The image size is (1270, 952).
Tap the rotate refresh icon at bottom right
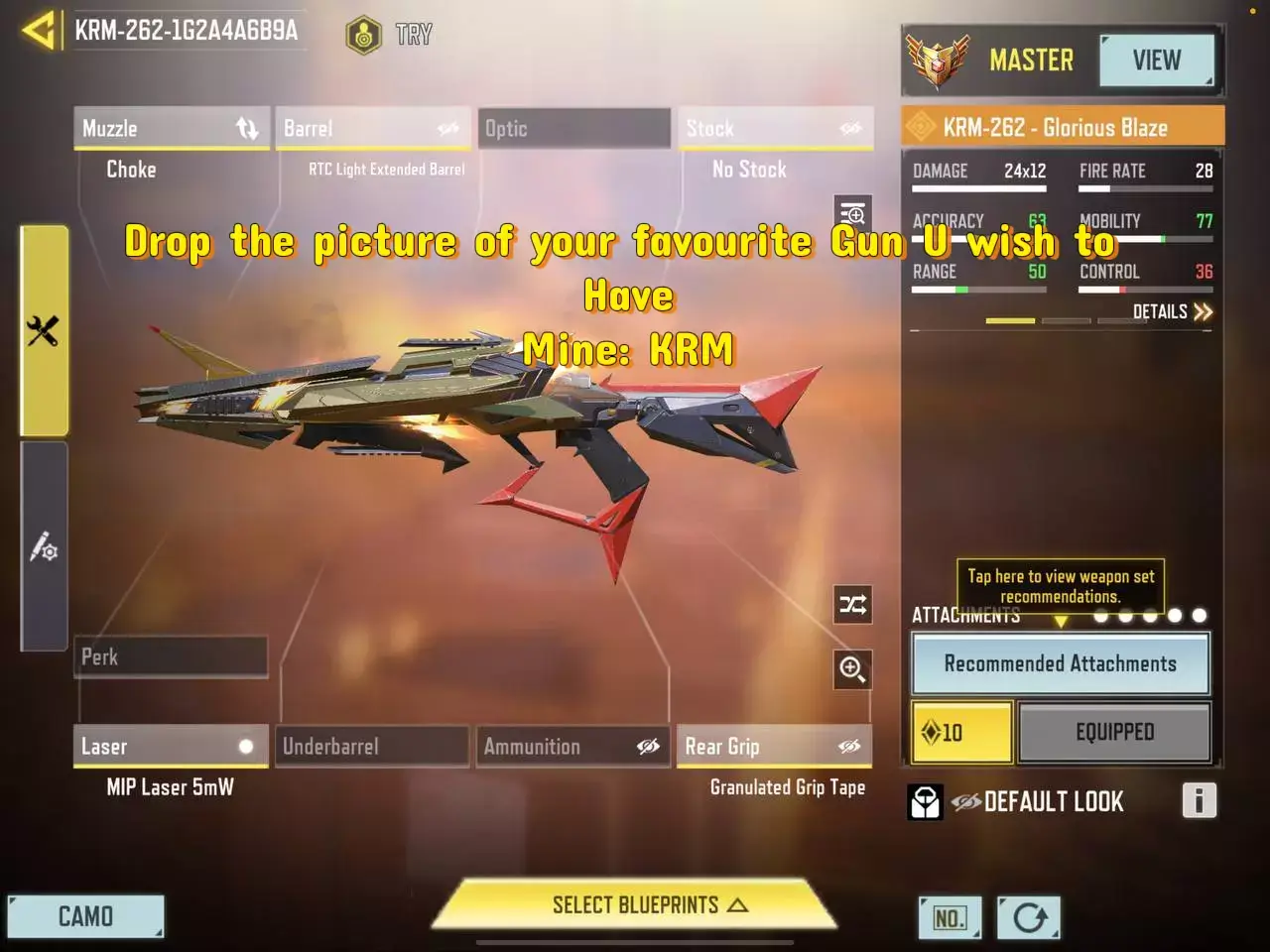click(x=1029, y=917)
